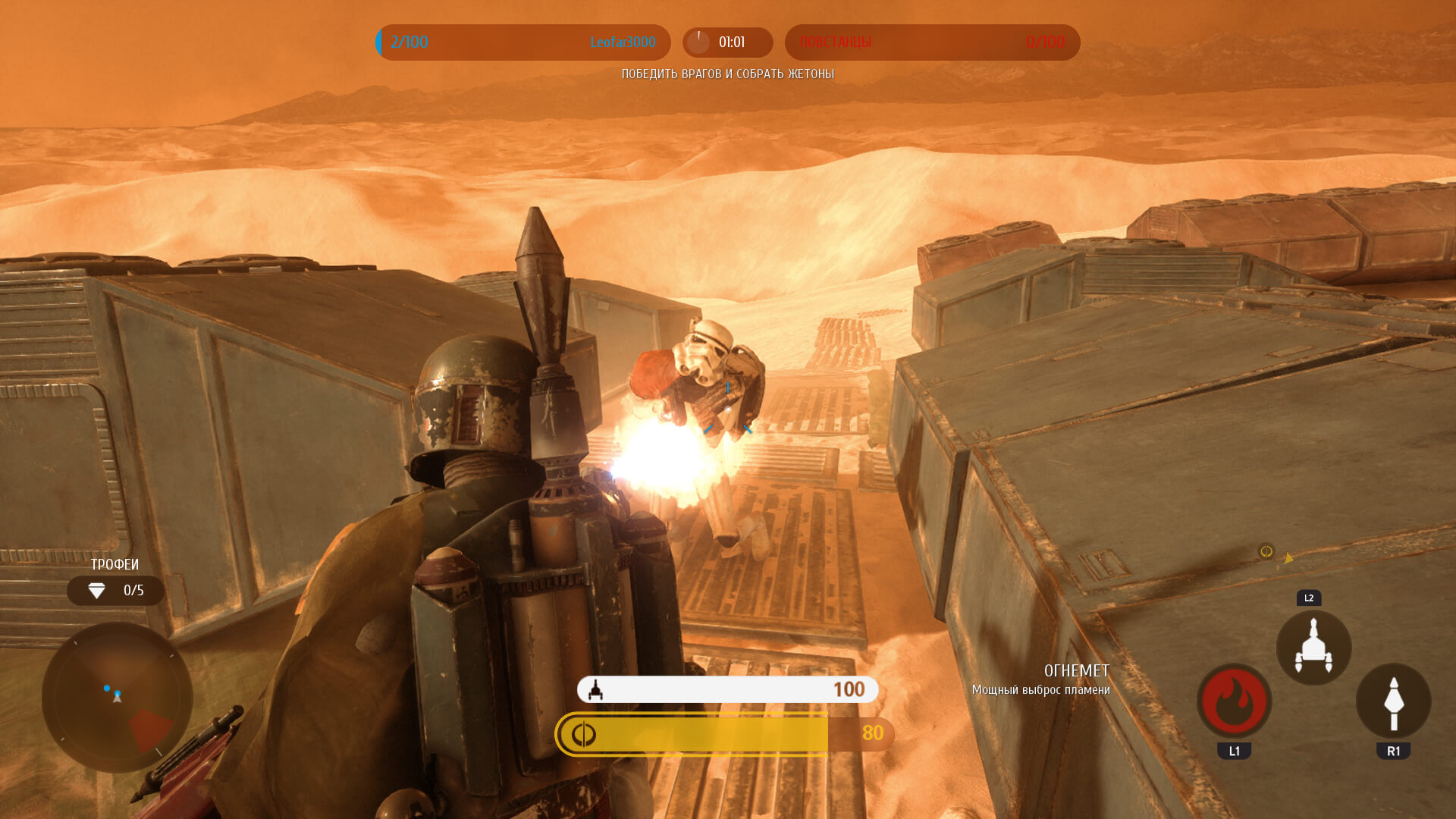Activate the flamethrower flame ability icon
This screenshot has height=819, width=1456.
[1234, 701]
